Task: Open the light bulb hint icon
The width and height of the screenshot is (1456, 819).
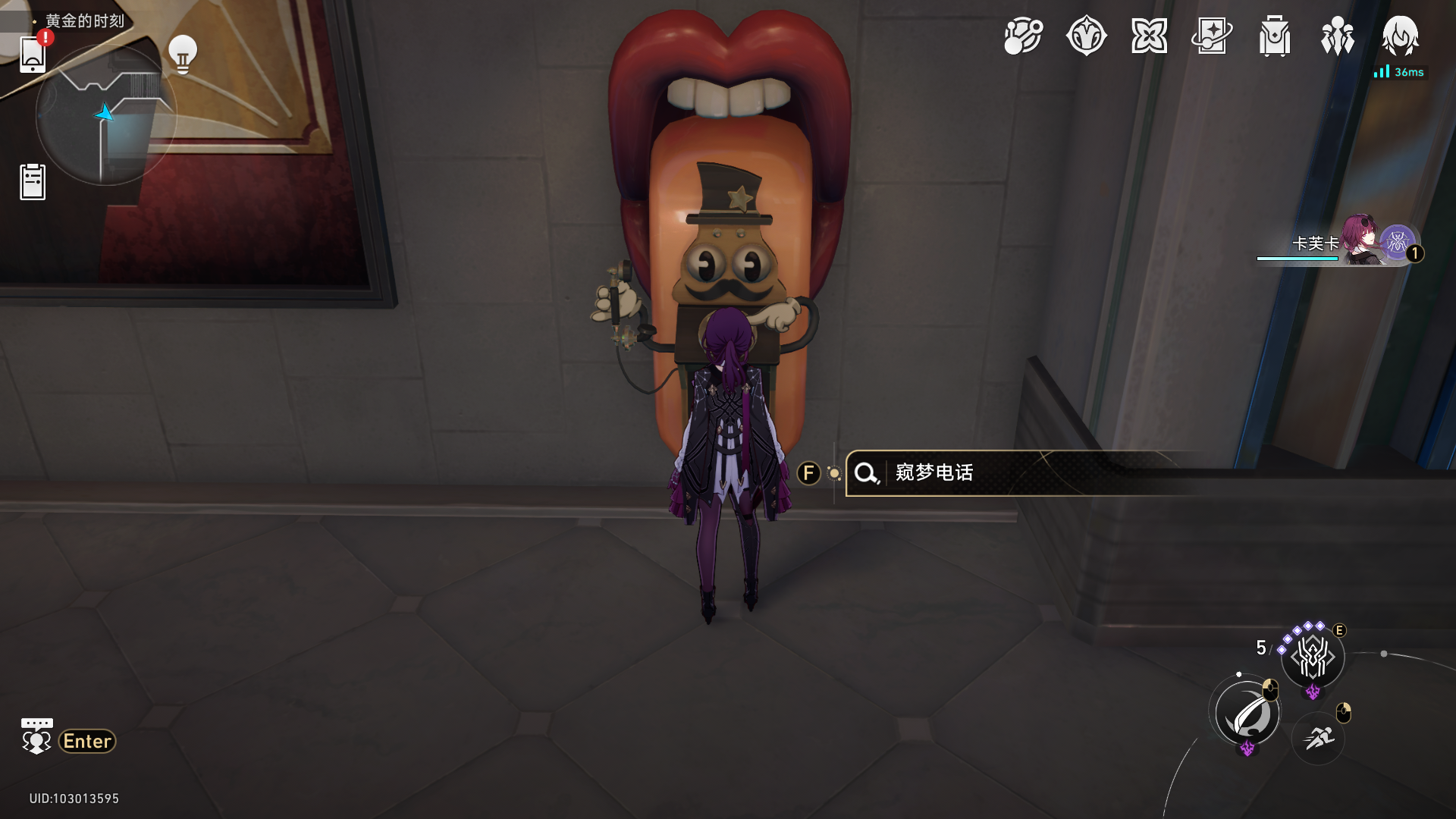Action: coord(182,54)
